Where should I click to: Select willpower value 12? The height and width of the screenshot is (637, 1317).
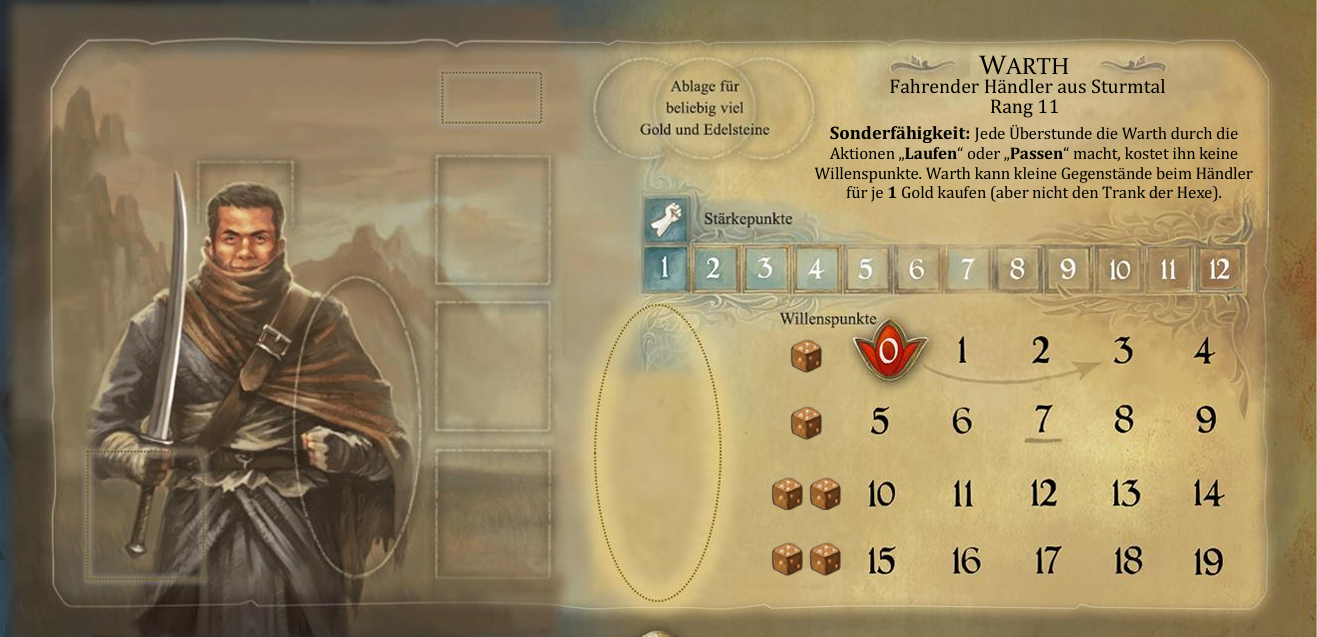[x=1043, y=493]
